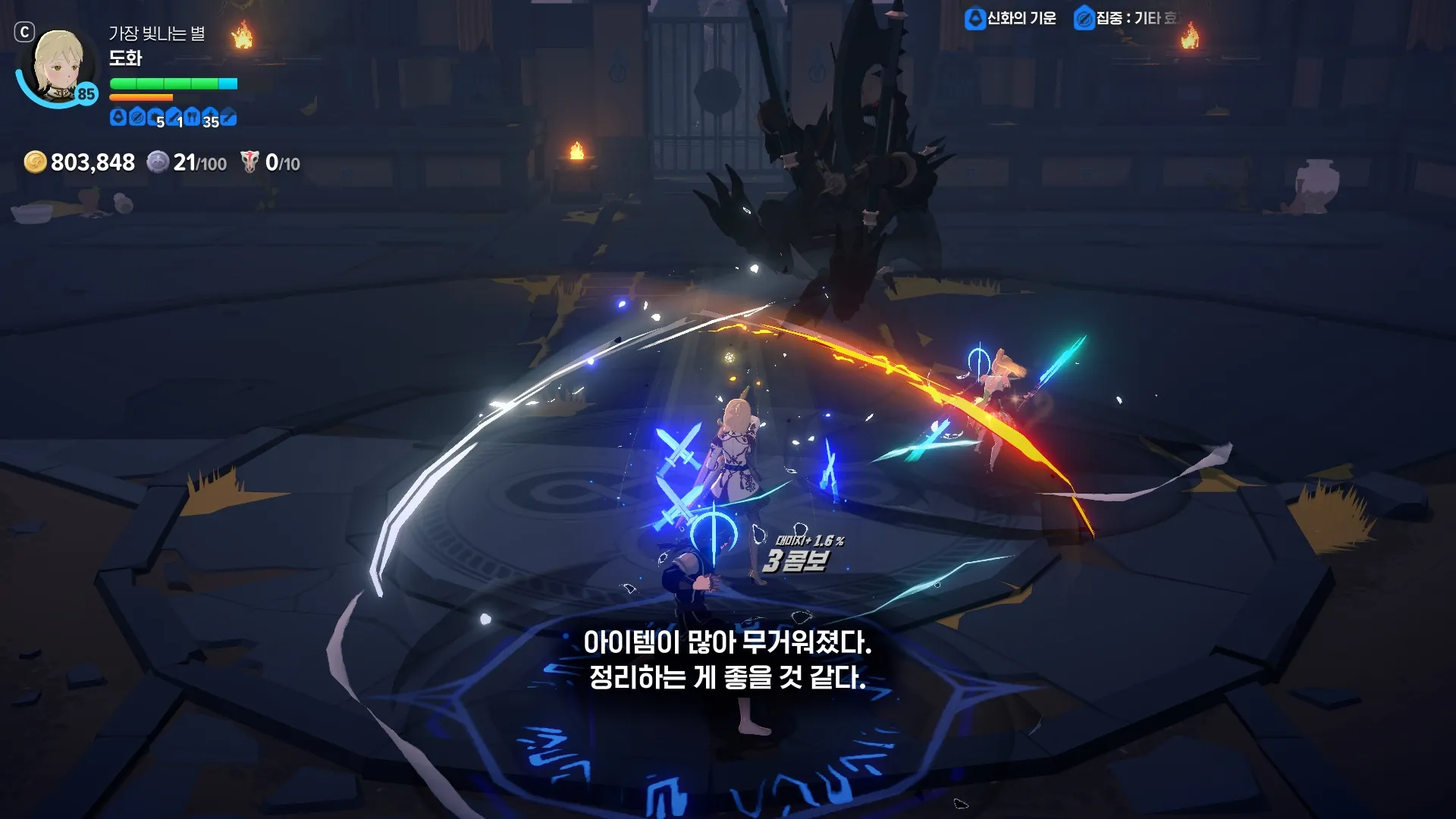1456x819 pixels.
Task: Select the burst buff icon with 5 stacks
Action: click(x=156, y=117)
